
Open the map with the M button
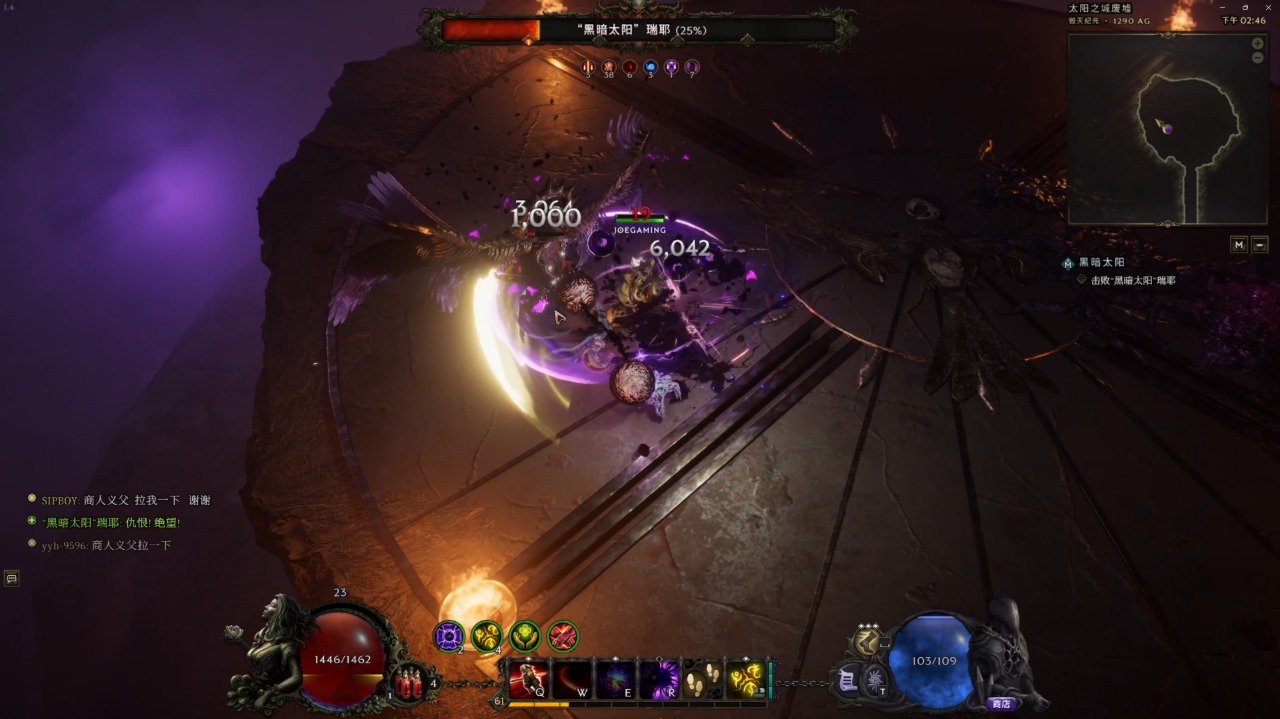point(1239,244)
